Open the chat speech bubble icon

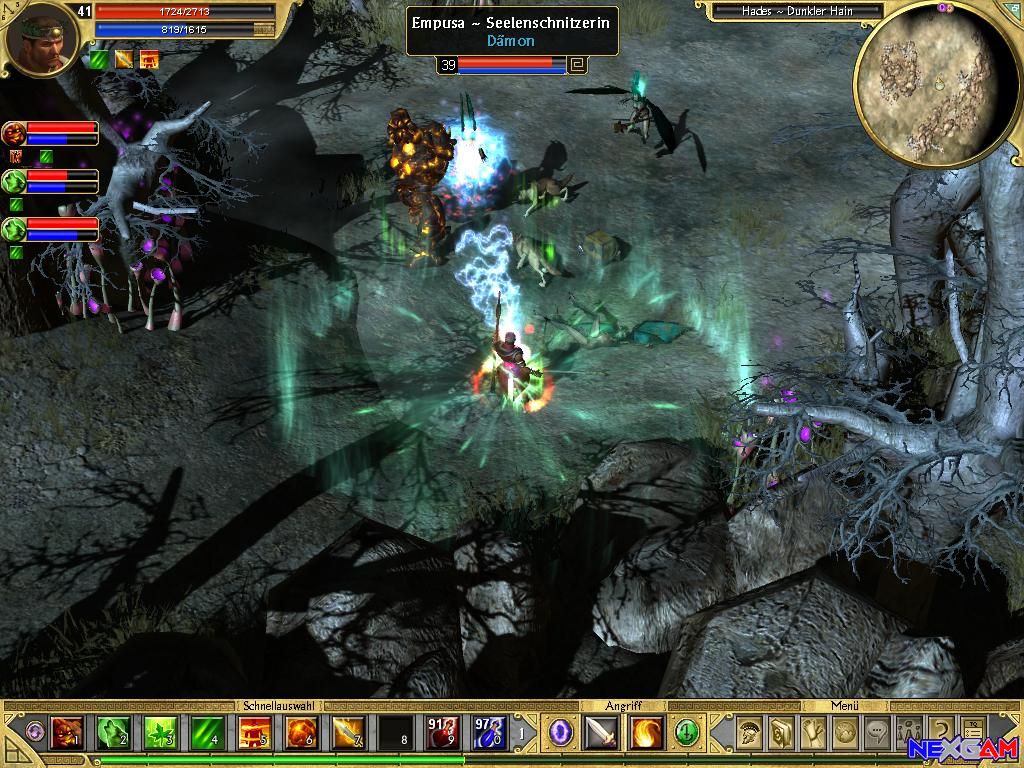tap(876, 733)
